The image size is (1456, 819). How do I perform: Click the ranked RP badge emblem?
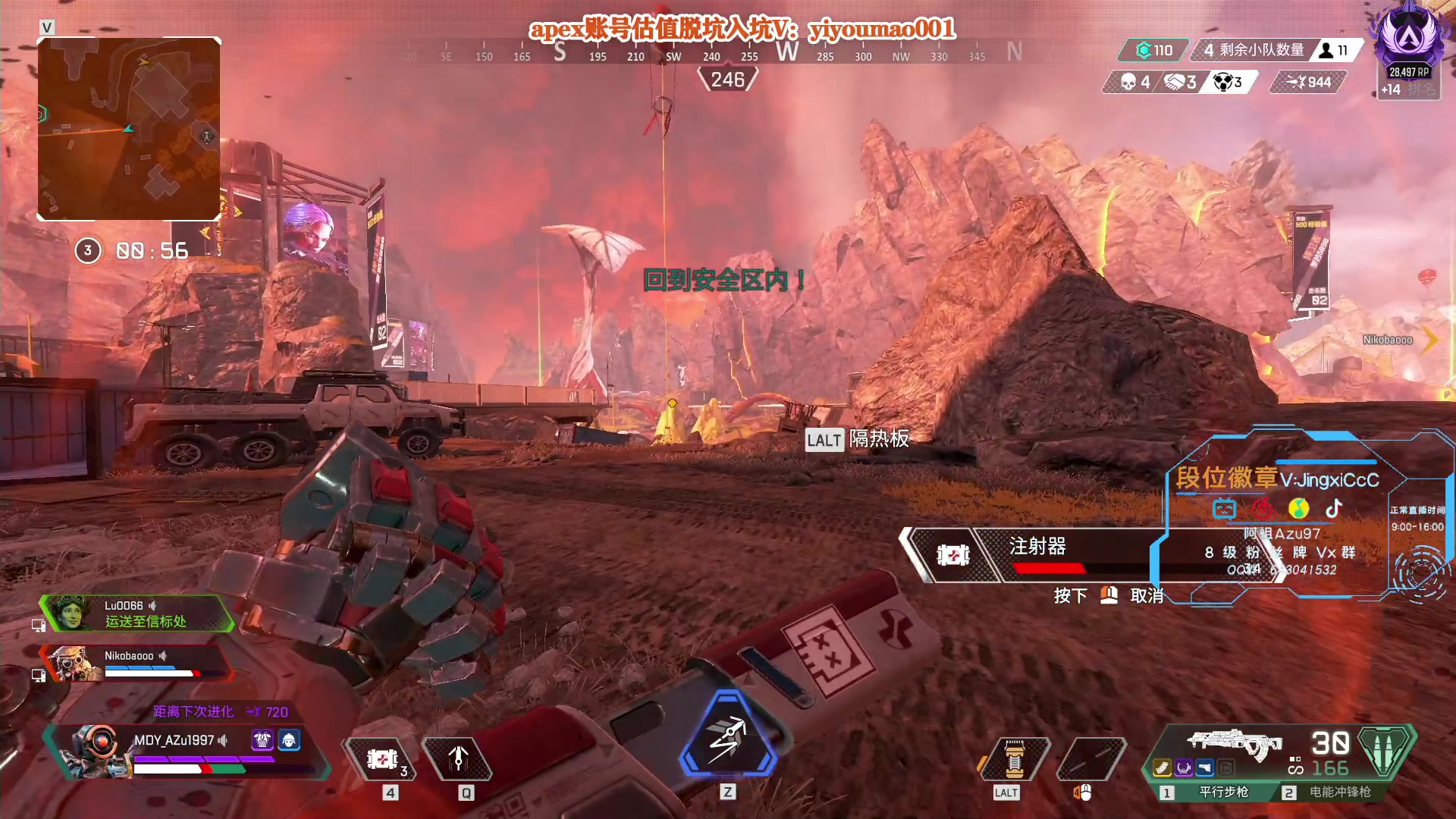point(1408,38)
